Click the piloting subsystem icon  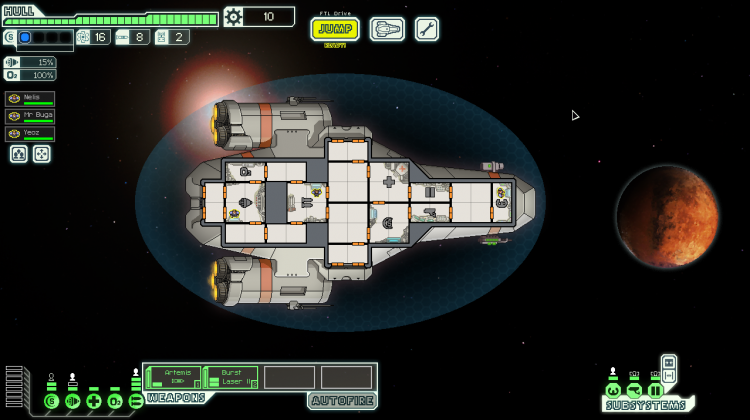(x=613, y=390)
